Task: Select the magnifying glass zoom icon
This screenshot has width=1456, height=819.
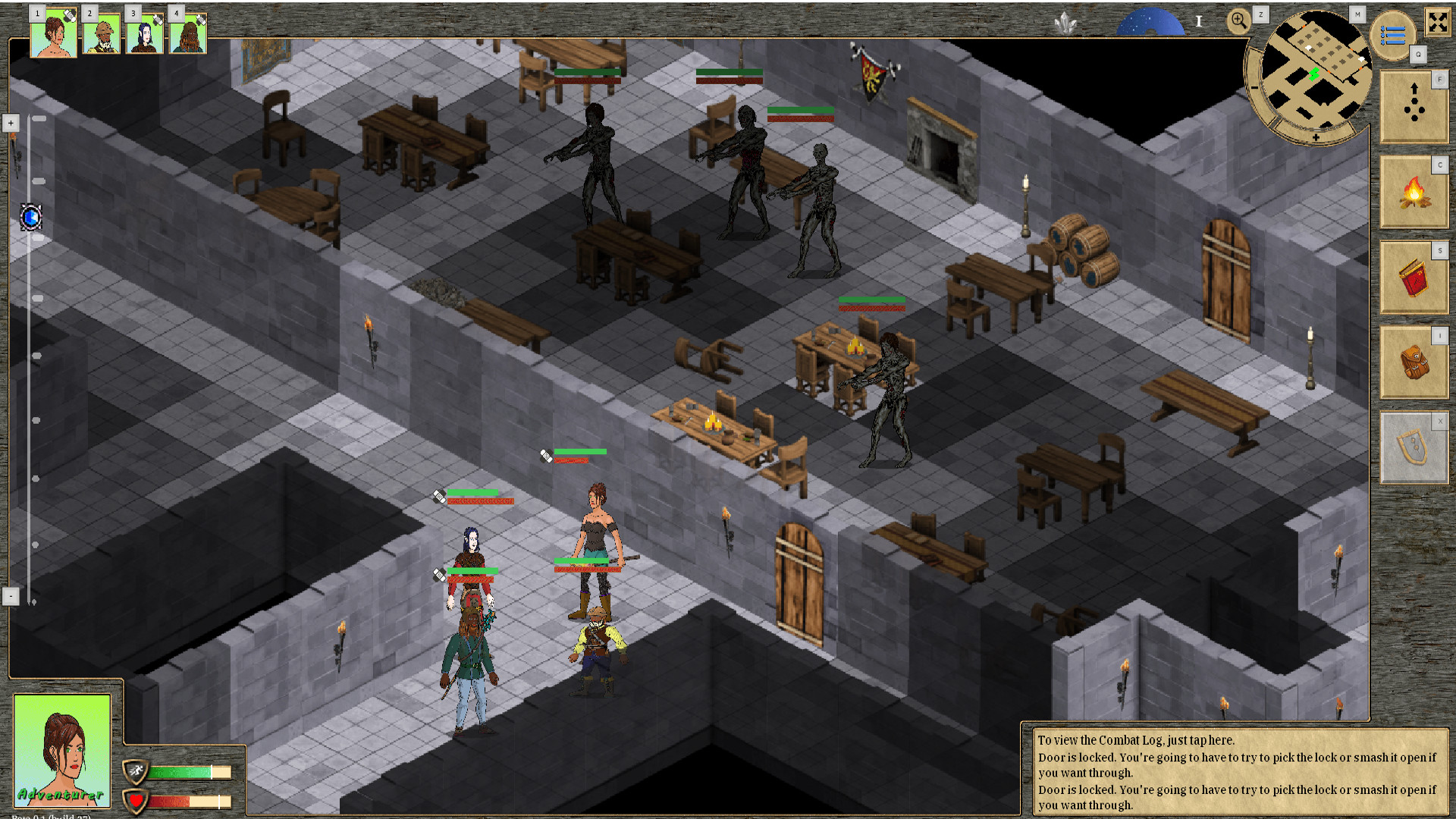Action: (x=1239, y=21)
